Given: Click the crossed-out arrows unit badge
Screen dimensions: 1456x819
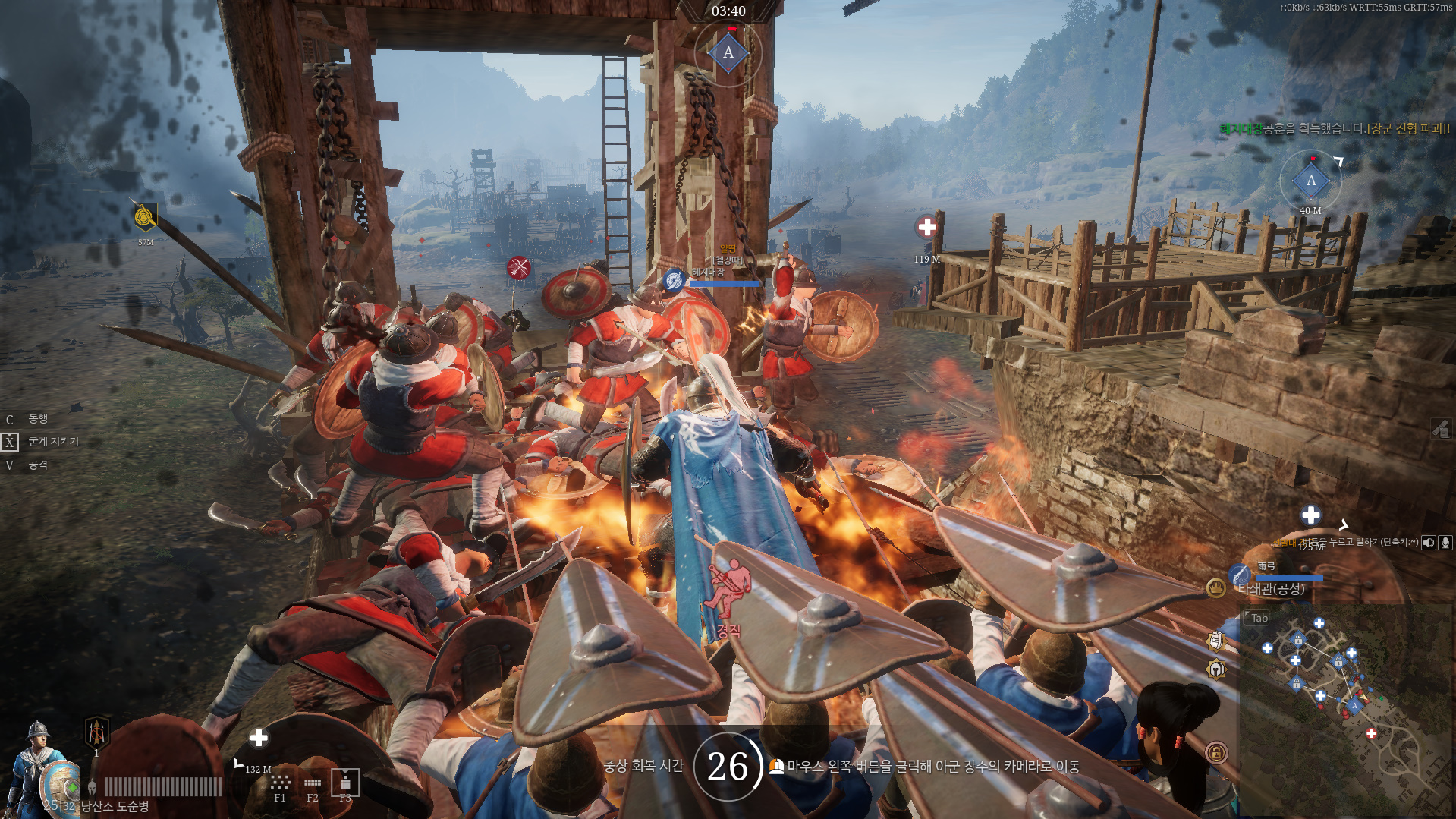Looking at the screenshot, I should 519,267.
